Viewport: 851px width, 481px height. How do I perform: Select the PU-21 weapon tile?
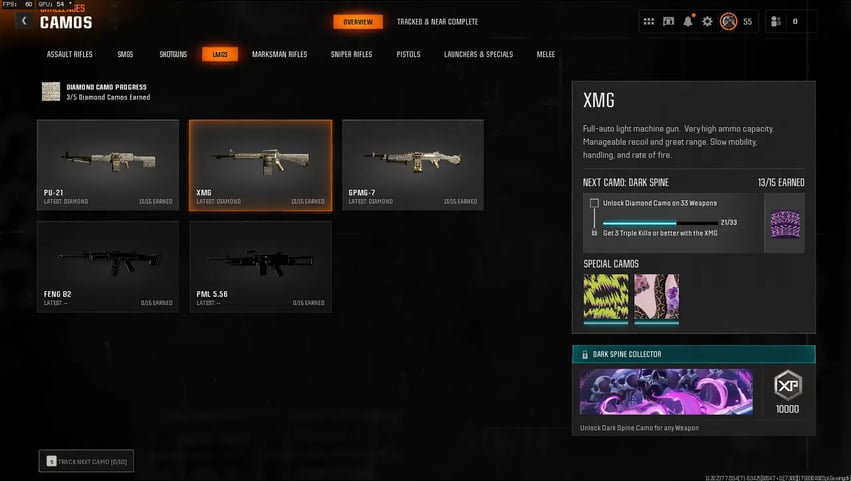(108, 164)
